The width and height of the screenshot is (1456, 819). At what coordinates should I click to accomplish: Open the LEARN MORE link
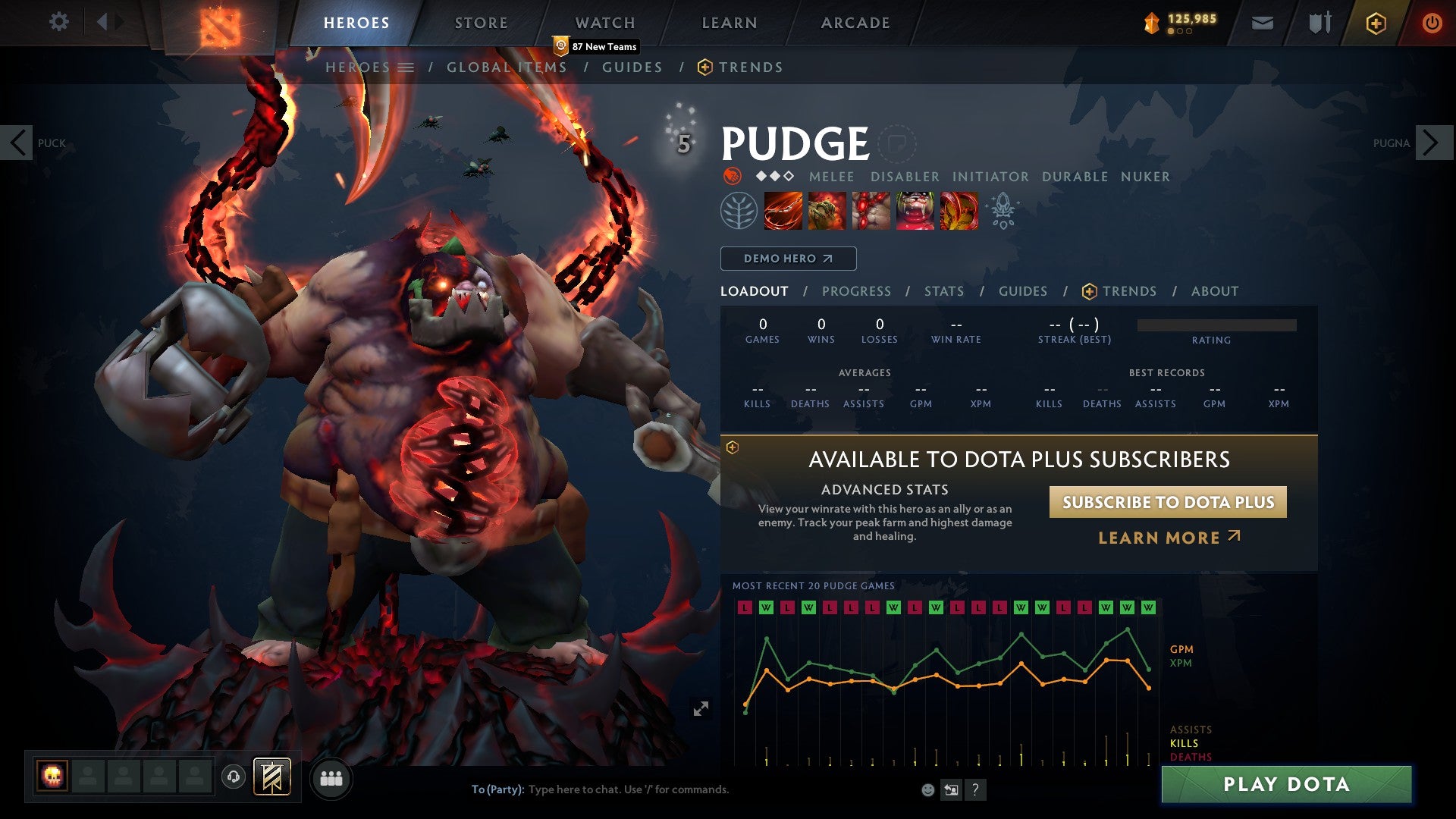[x=1169, y=538]
